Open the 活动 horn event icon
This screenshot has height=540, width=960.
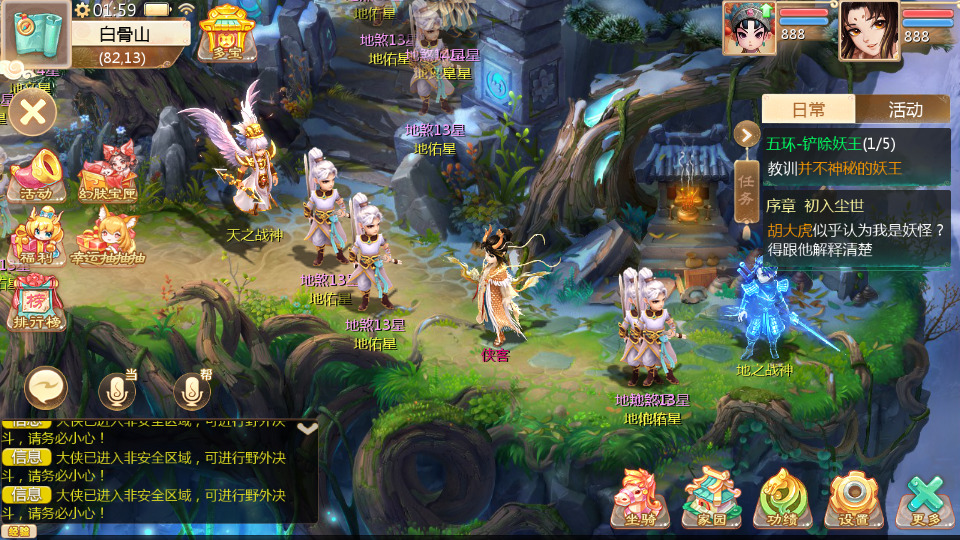click(37, 175)
